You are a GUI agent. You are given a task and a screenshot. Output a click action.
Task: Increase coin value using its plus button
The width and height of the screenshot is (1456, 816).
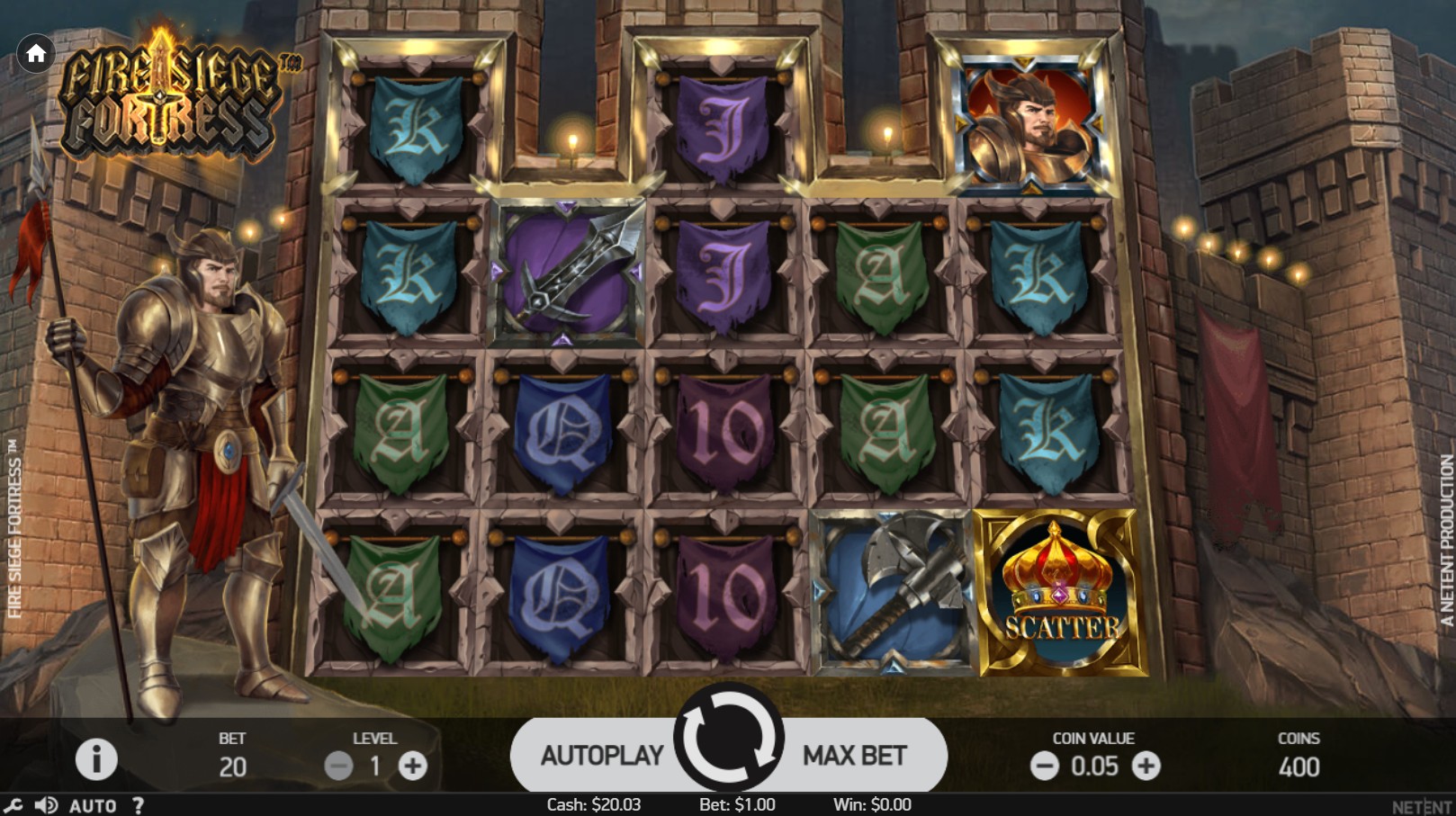[1146, 767]
